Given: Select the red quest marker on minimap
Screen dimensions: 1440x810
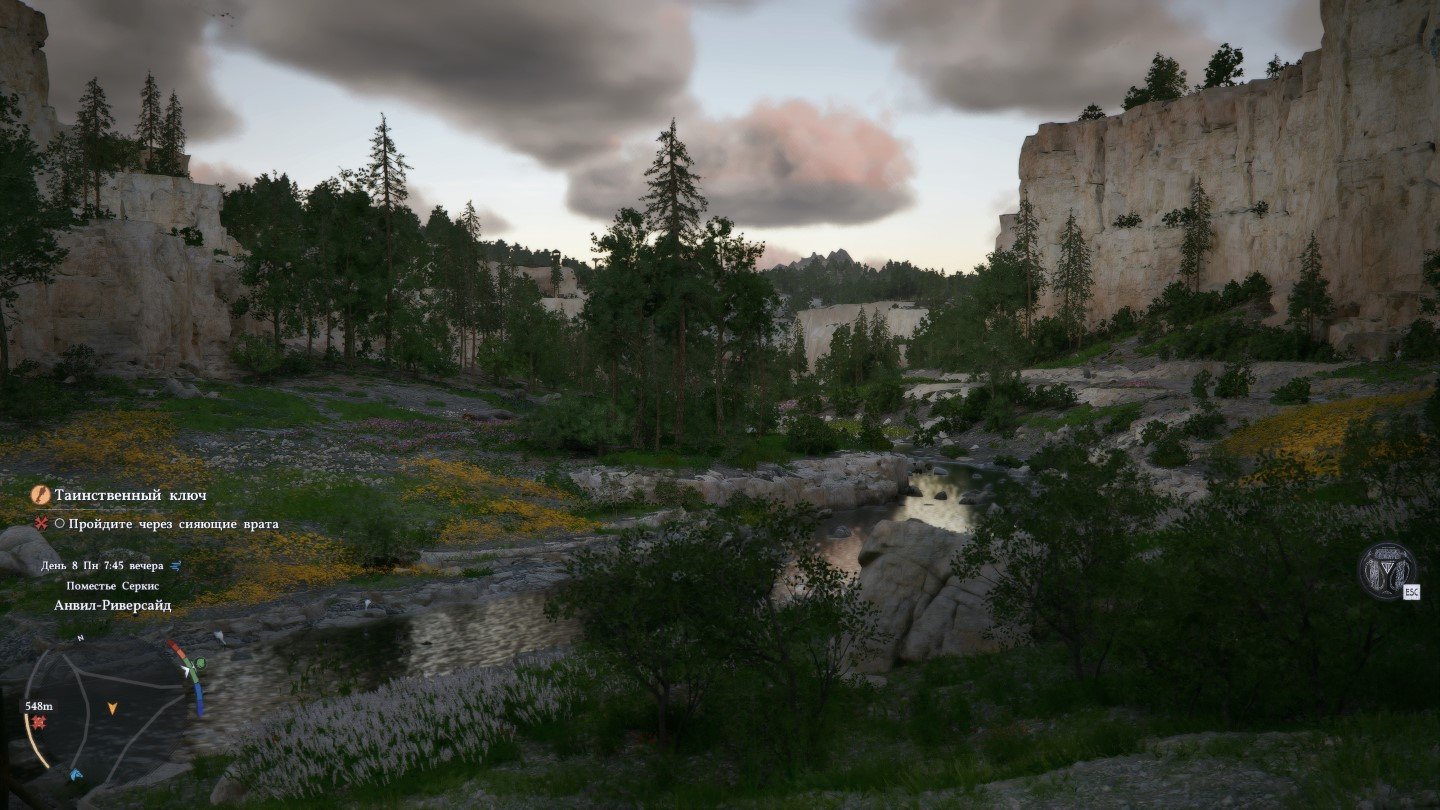Looking at the screenshot, I should tap(39, 722).
